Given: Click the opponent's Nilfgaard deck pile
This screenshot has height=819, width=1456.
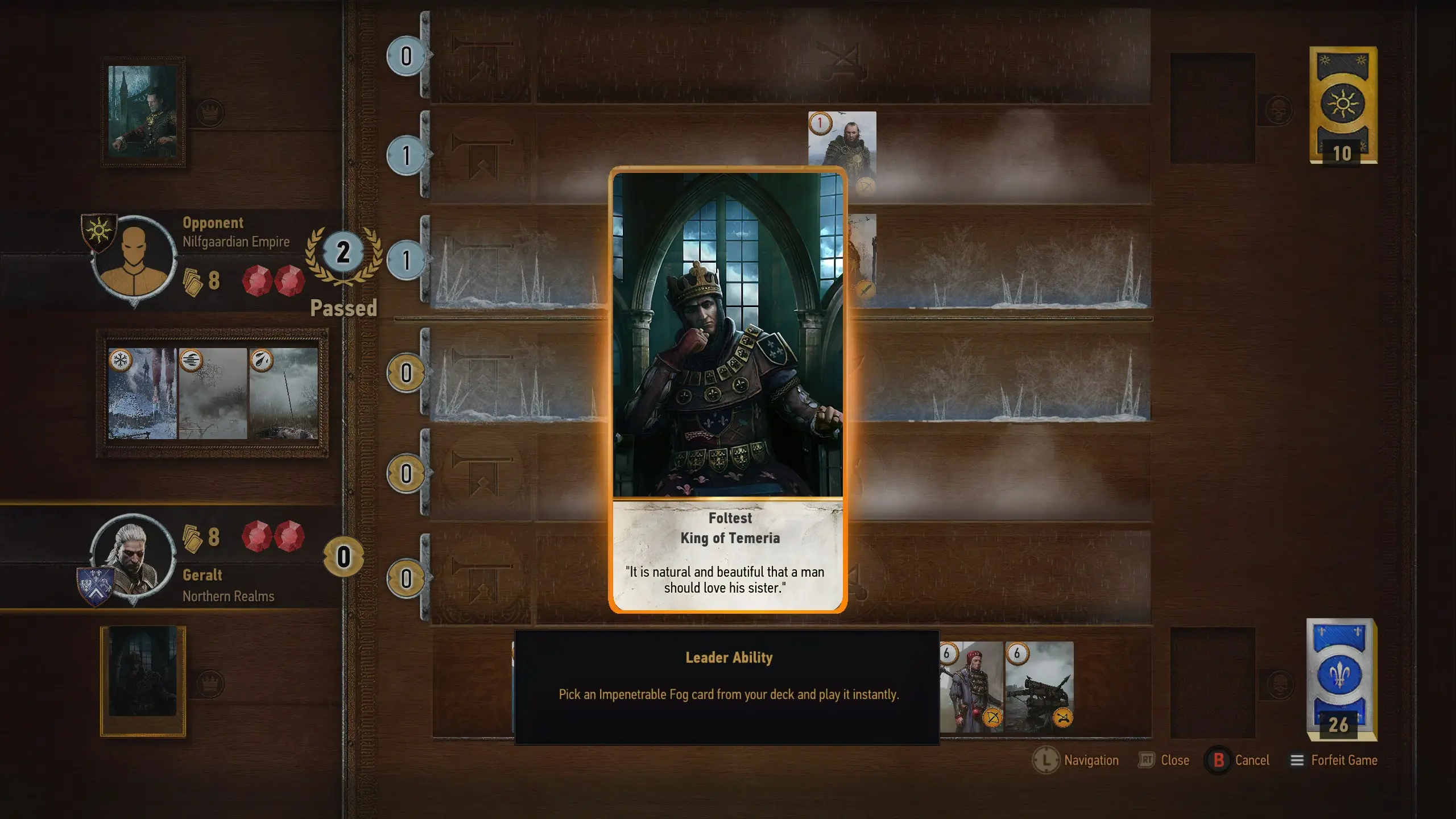Looking at the screenshot, I should (1343, 105).
